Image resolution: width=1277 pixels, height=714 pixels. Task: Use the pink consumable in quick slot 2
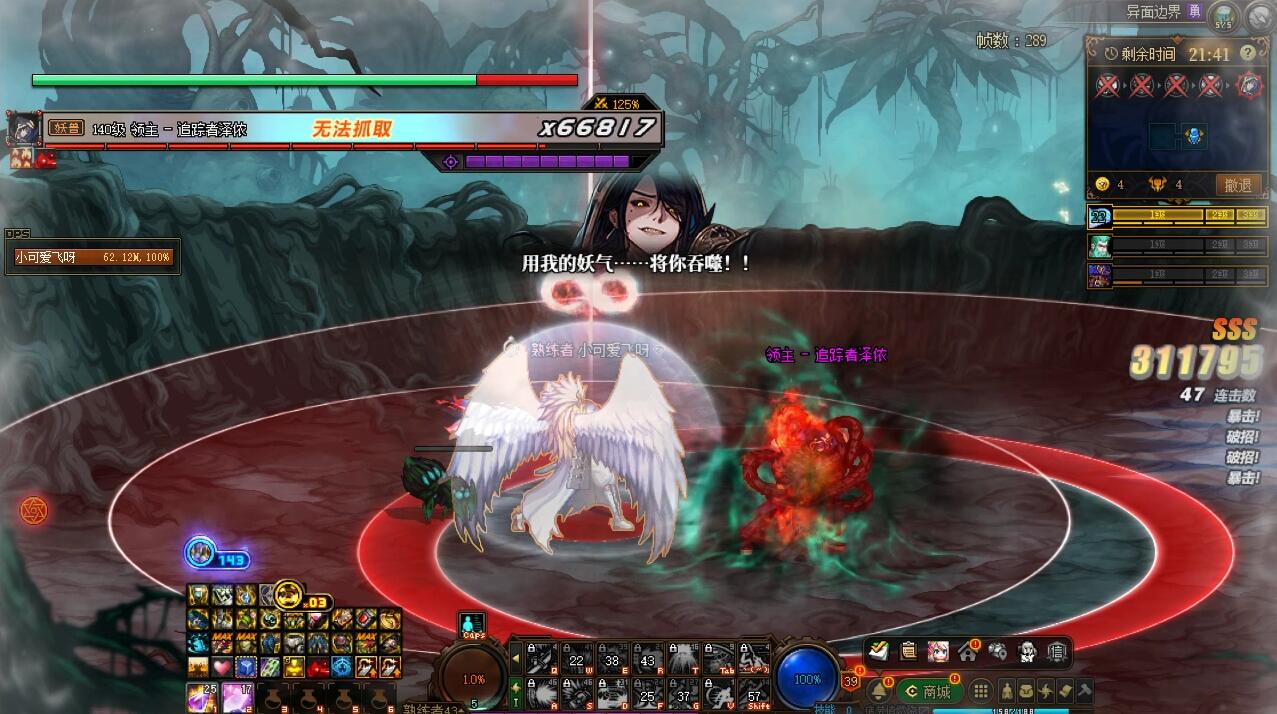click(x=238, y=697)
